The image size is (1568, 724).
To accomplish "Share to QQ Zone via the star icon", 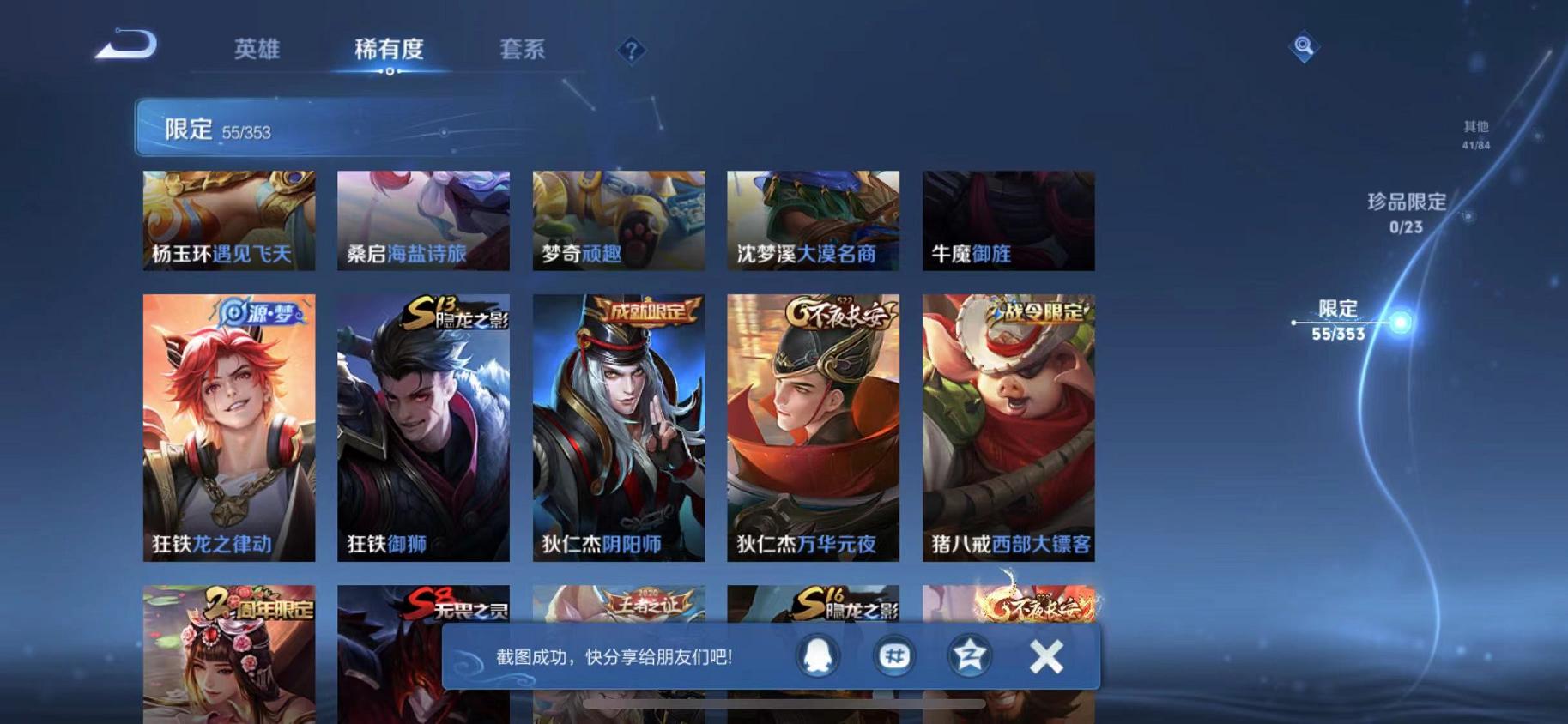I will point(968,655).
